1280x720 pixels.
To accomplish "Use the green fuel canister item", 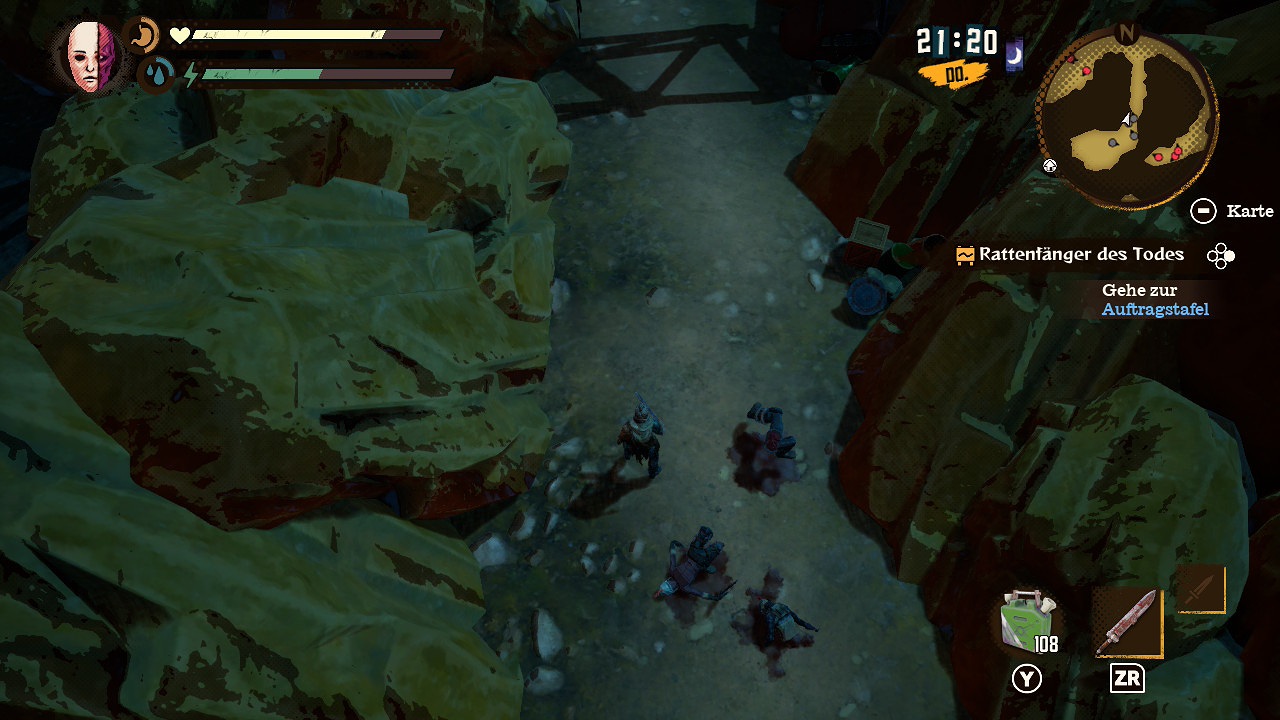I will click(1027, 620).
